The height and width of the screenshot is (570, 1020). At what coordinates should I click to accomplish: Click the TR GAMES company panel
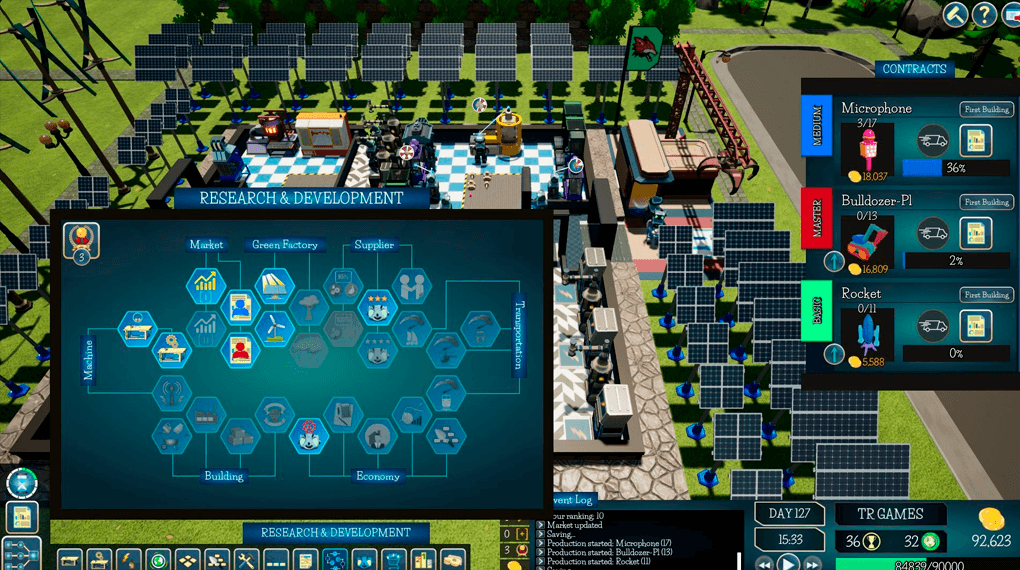coord(892,514)
